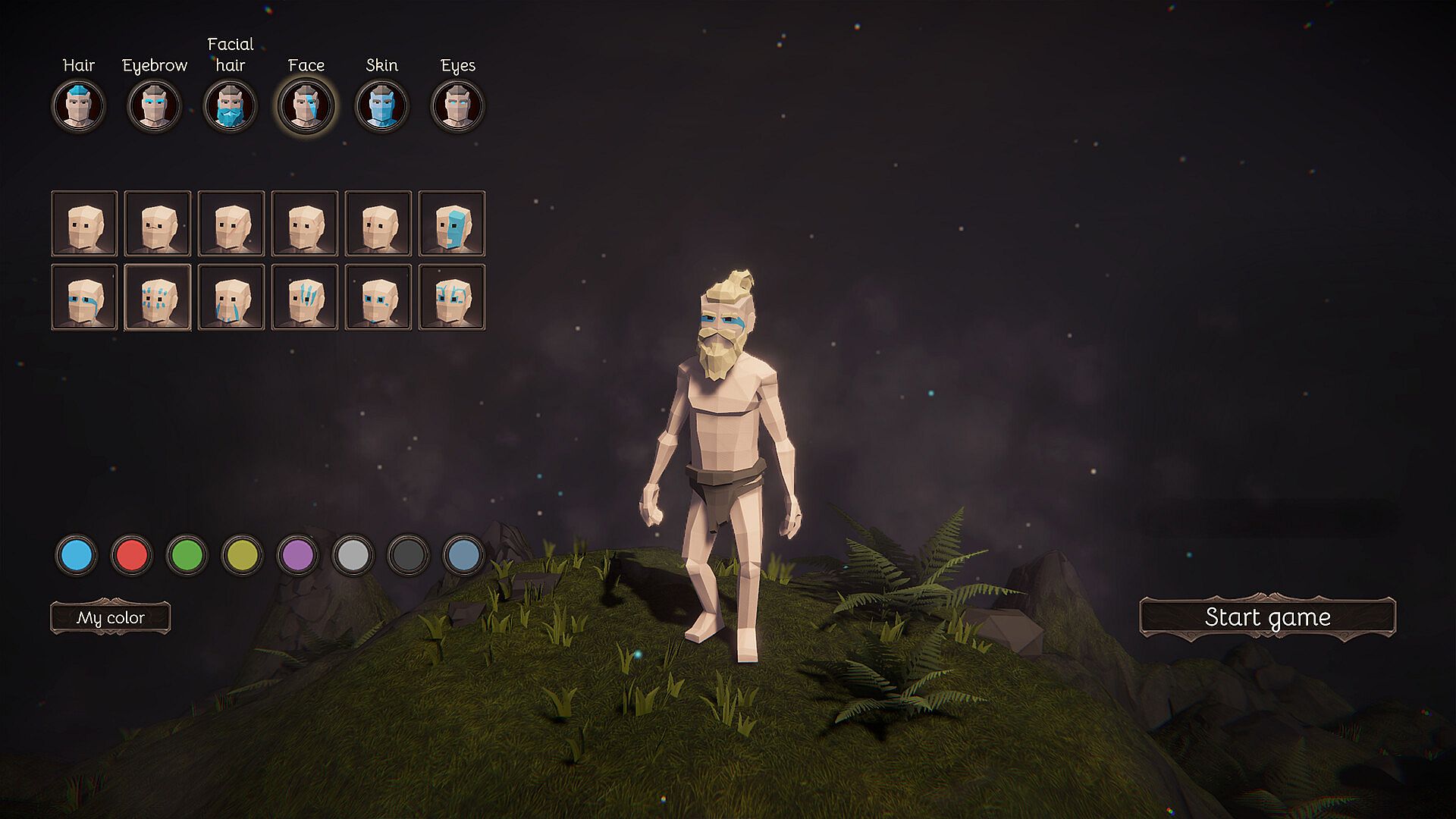Click the Start game button
Viewport: 1456px width, 819px height.
point(1267,617)
